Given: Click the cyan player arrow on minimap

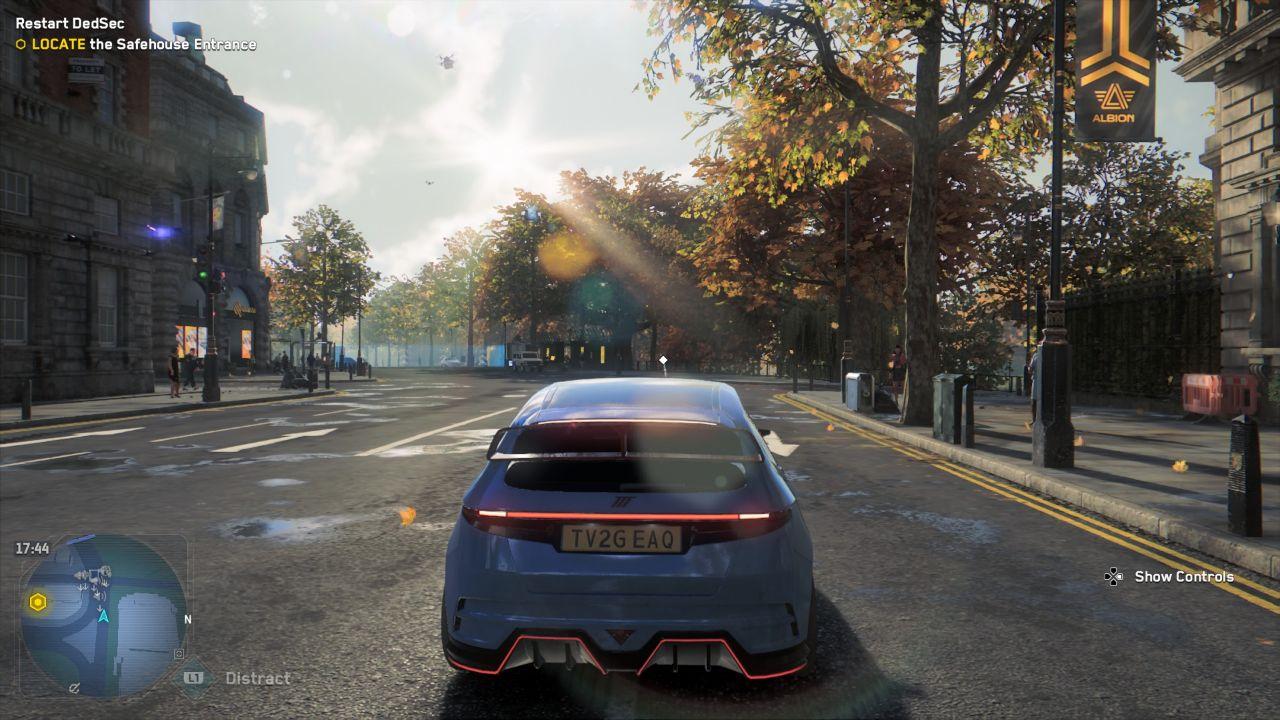Looking at the screenshot, I should pos(102,616).
